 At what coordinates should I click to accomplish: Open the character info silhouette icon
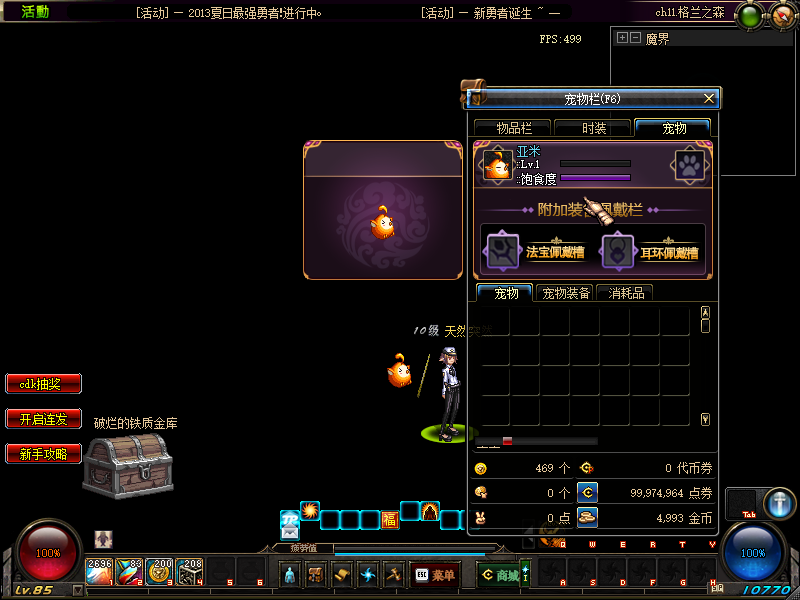[289, 575]
